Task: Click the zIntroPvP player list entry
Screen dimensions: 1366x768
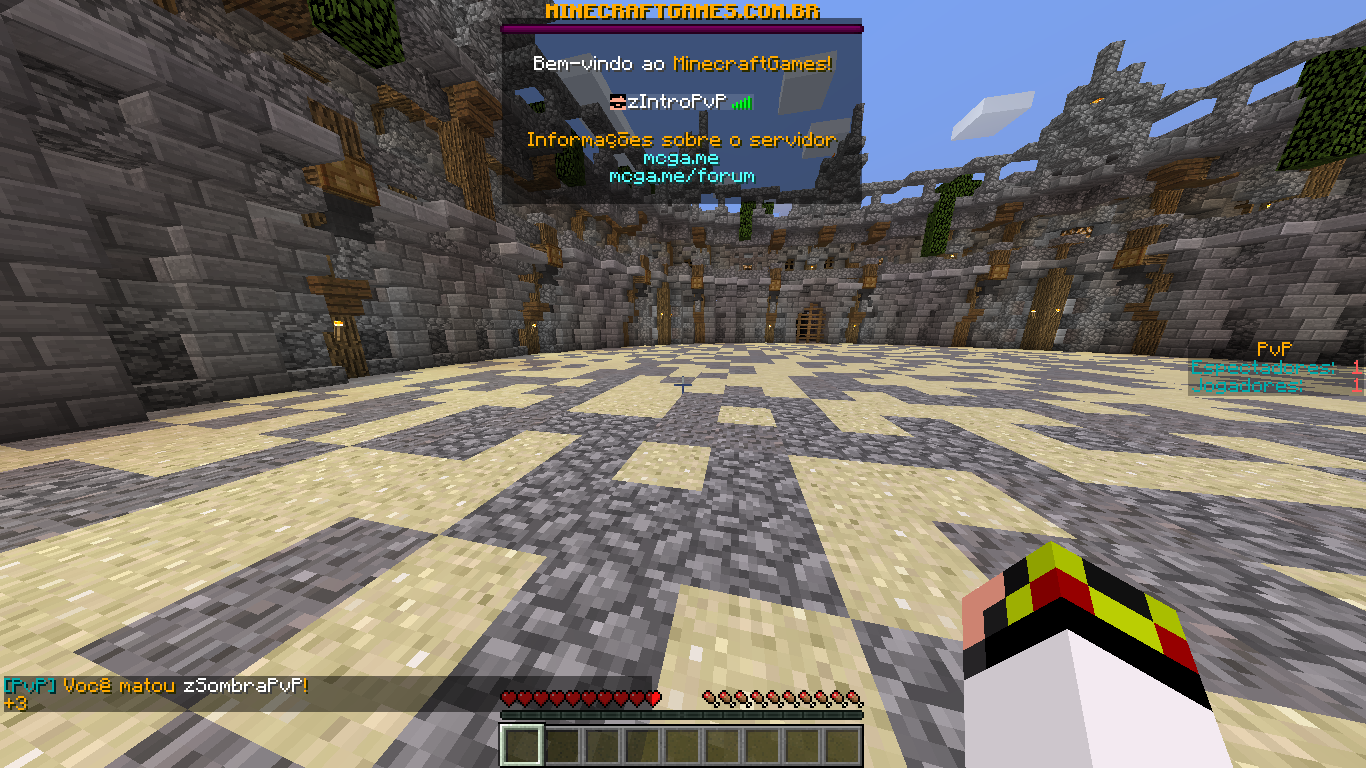Action: tap(680, 102)
